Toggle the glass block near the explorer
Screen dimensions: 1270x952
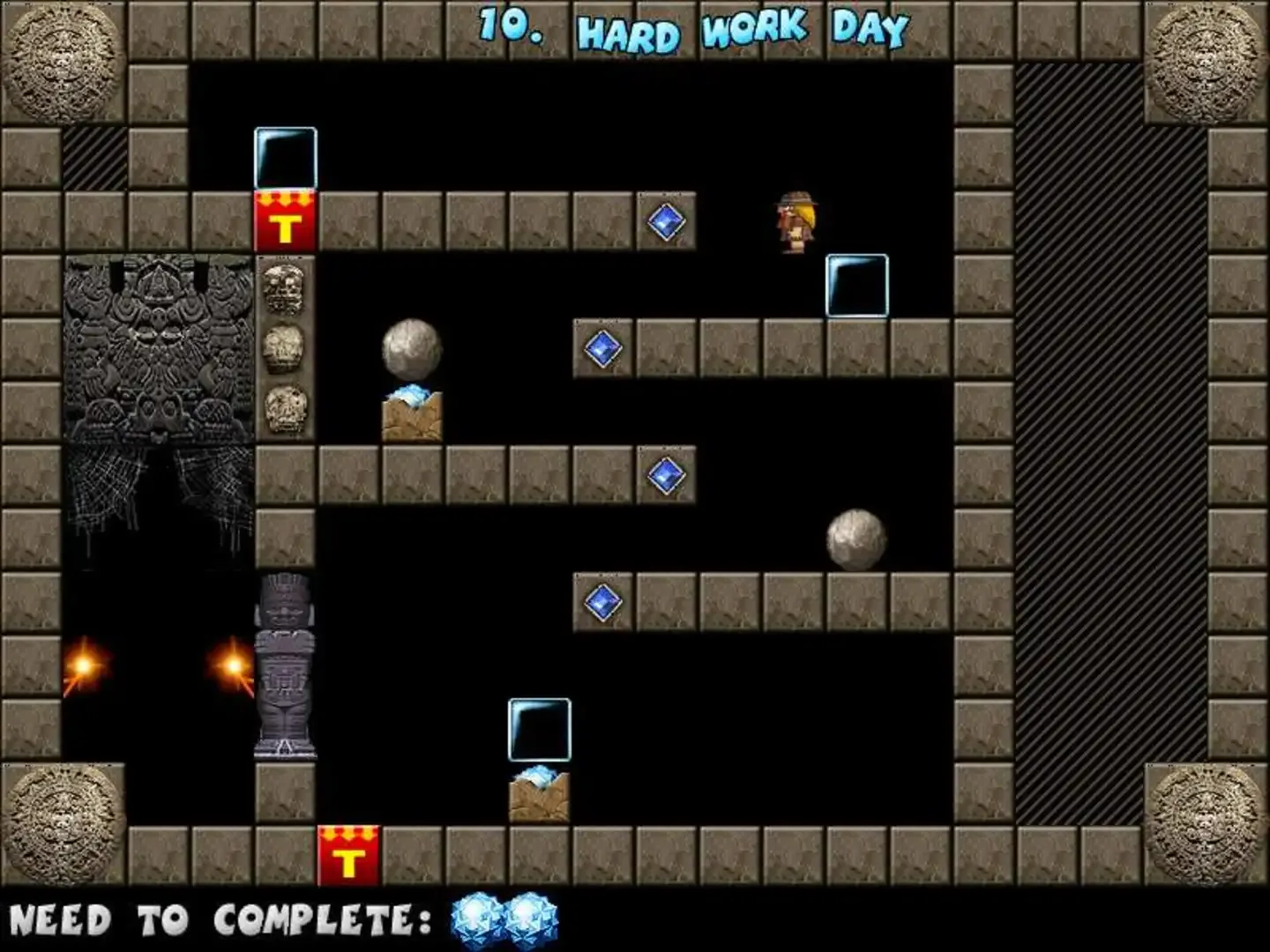[856, 284]
